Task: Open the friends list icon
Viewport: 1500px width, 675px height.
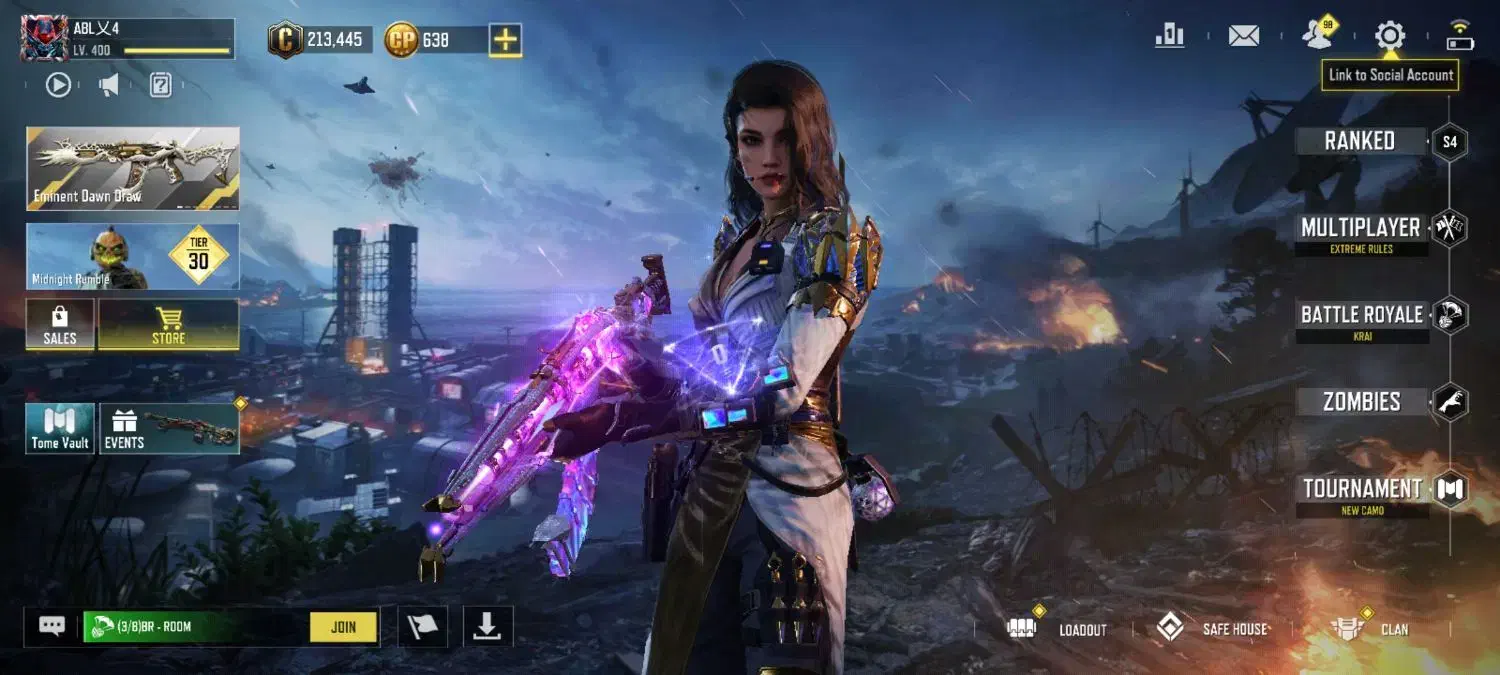Action: (x=1318, y=36)
